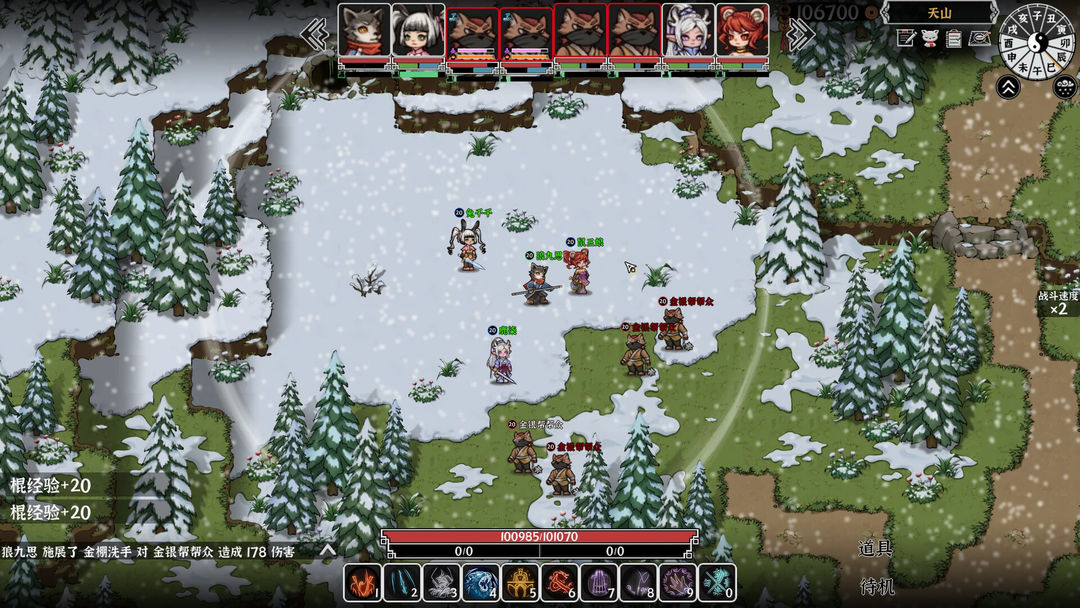Image resolution: width=1080 pixels, height=608 pixels.
Task: Activate the orange flame claw skill 1
Action: pyautogui.click(x=363, y=582)
